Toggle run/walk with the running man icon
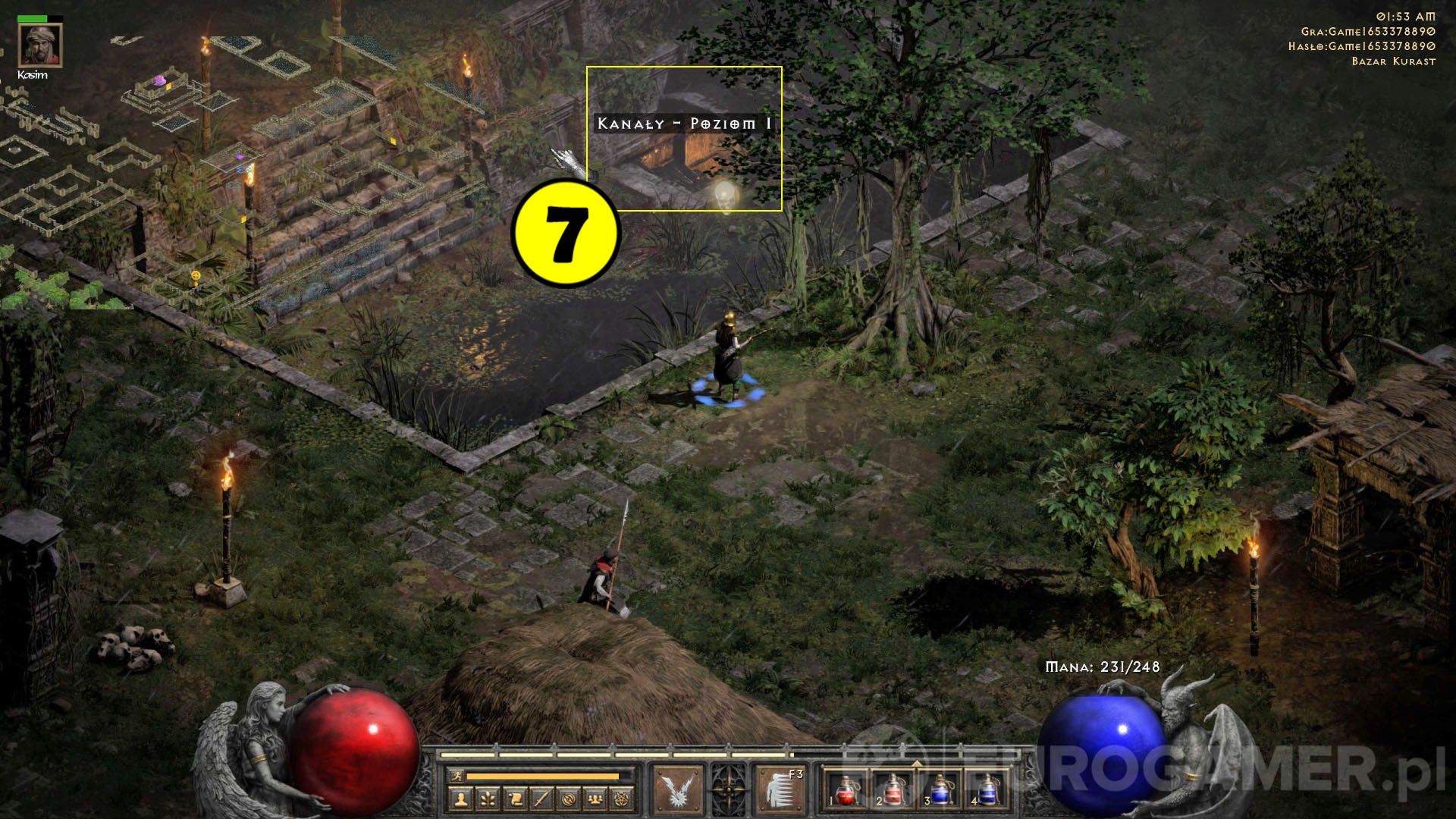 (x=457, y=775)
